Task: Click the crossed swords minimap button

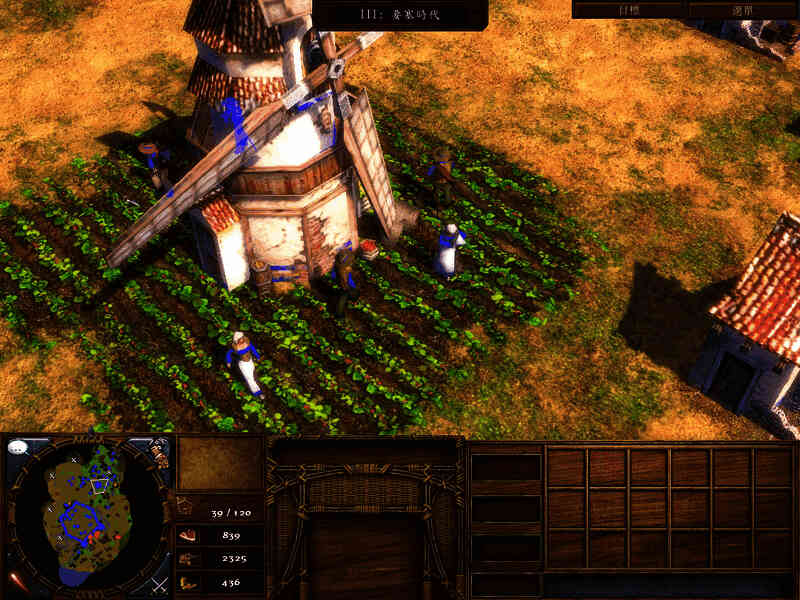Action: click(159, 583)
